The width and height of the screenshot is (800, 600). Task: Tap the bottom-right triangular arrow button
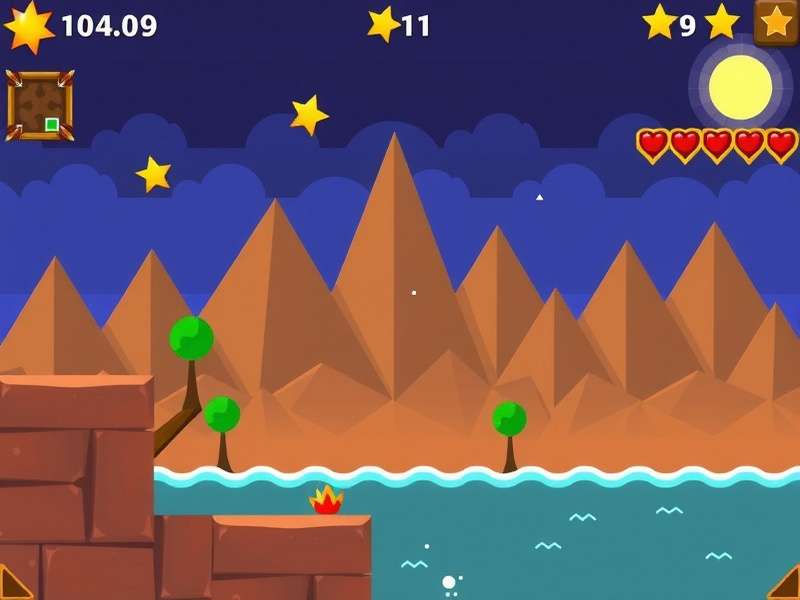(x=786, y=585)
